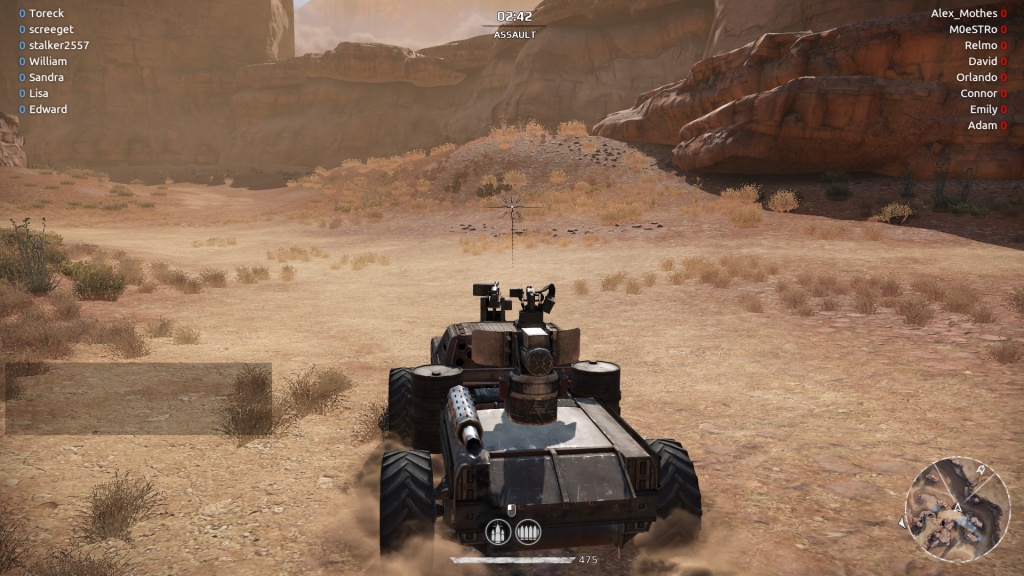Viewport: 1024px width, 576px height.
Task: Select player stalker2557 in the team list
Action: [x=59, y=45]
